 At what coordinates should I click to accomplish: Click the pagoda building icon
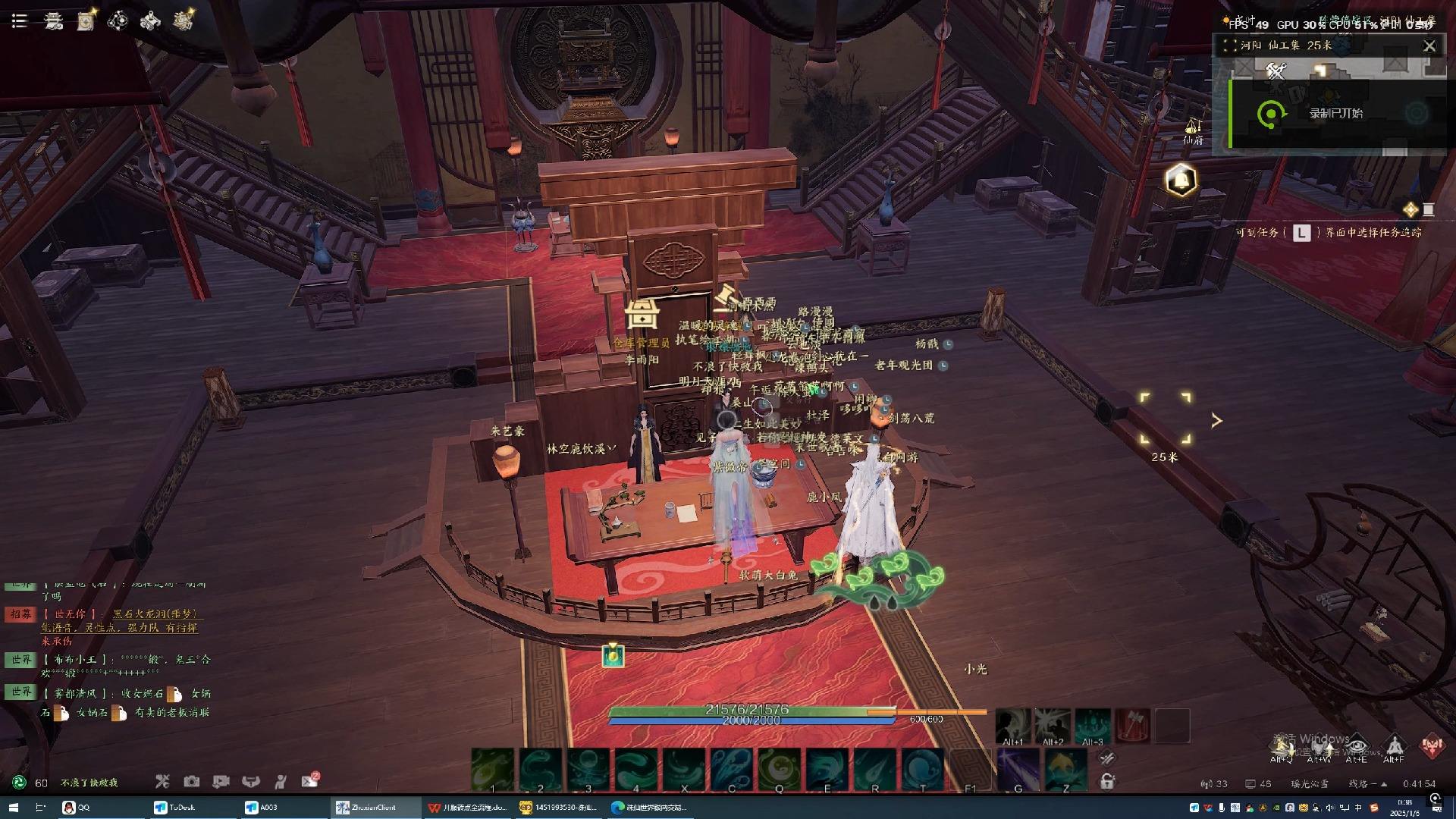point(53,21)
